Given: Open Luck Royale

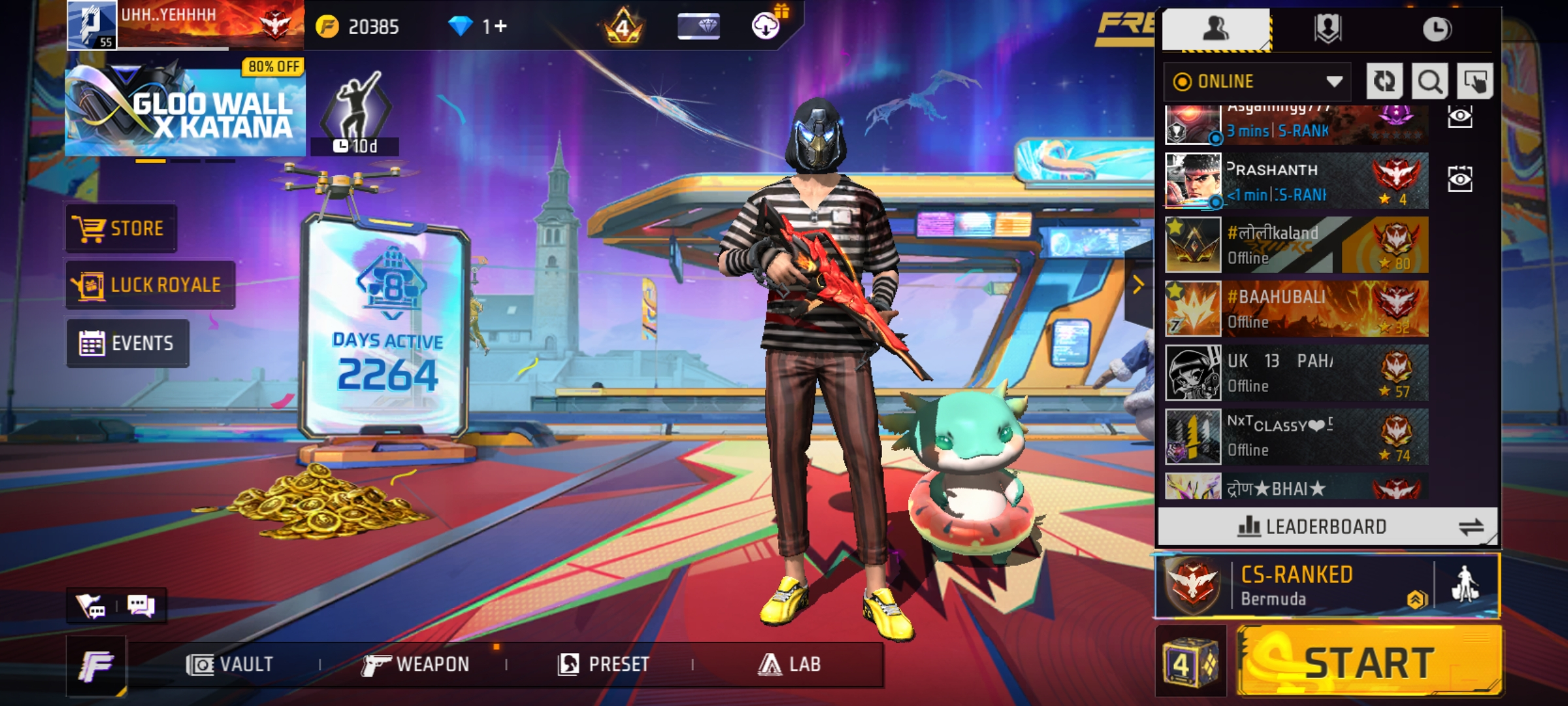Looking at the screenshot, I should pos(150,285).
